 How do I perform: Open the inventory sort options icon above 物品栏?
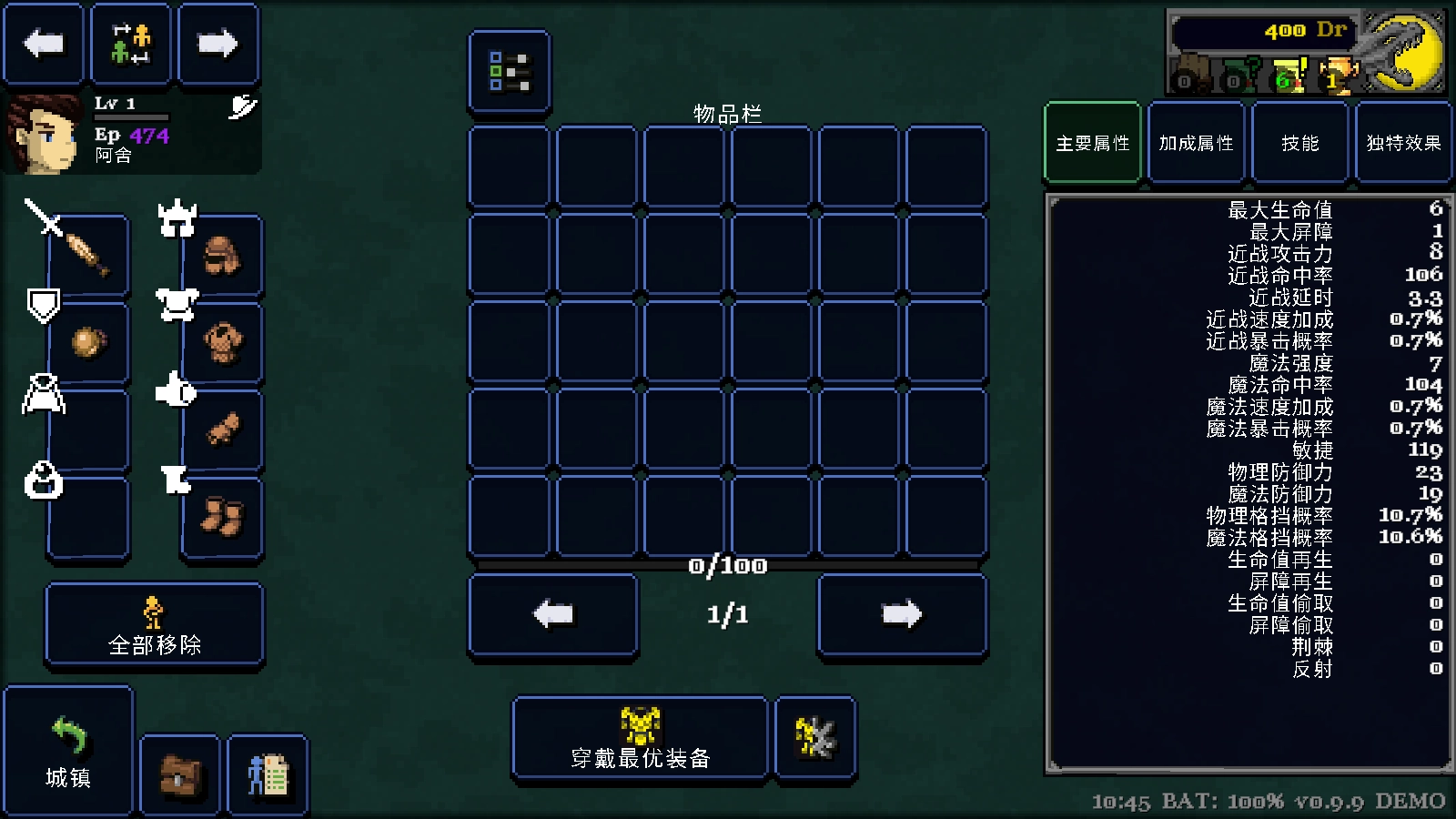click(x=509, y=74)
